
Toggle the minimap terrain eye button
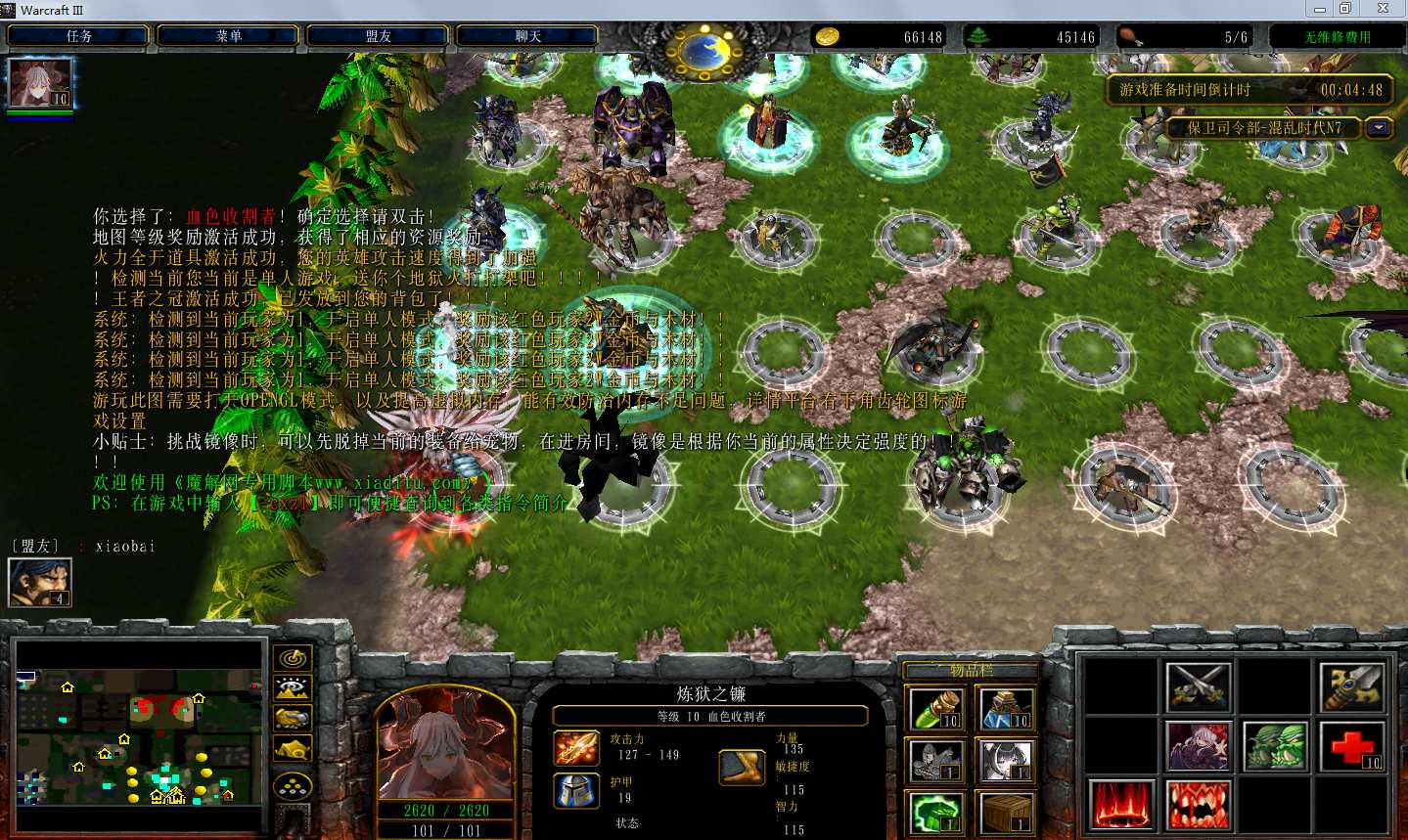click(293, 688)
